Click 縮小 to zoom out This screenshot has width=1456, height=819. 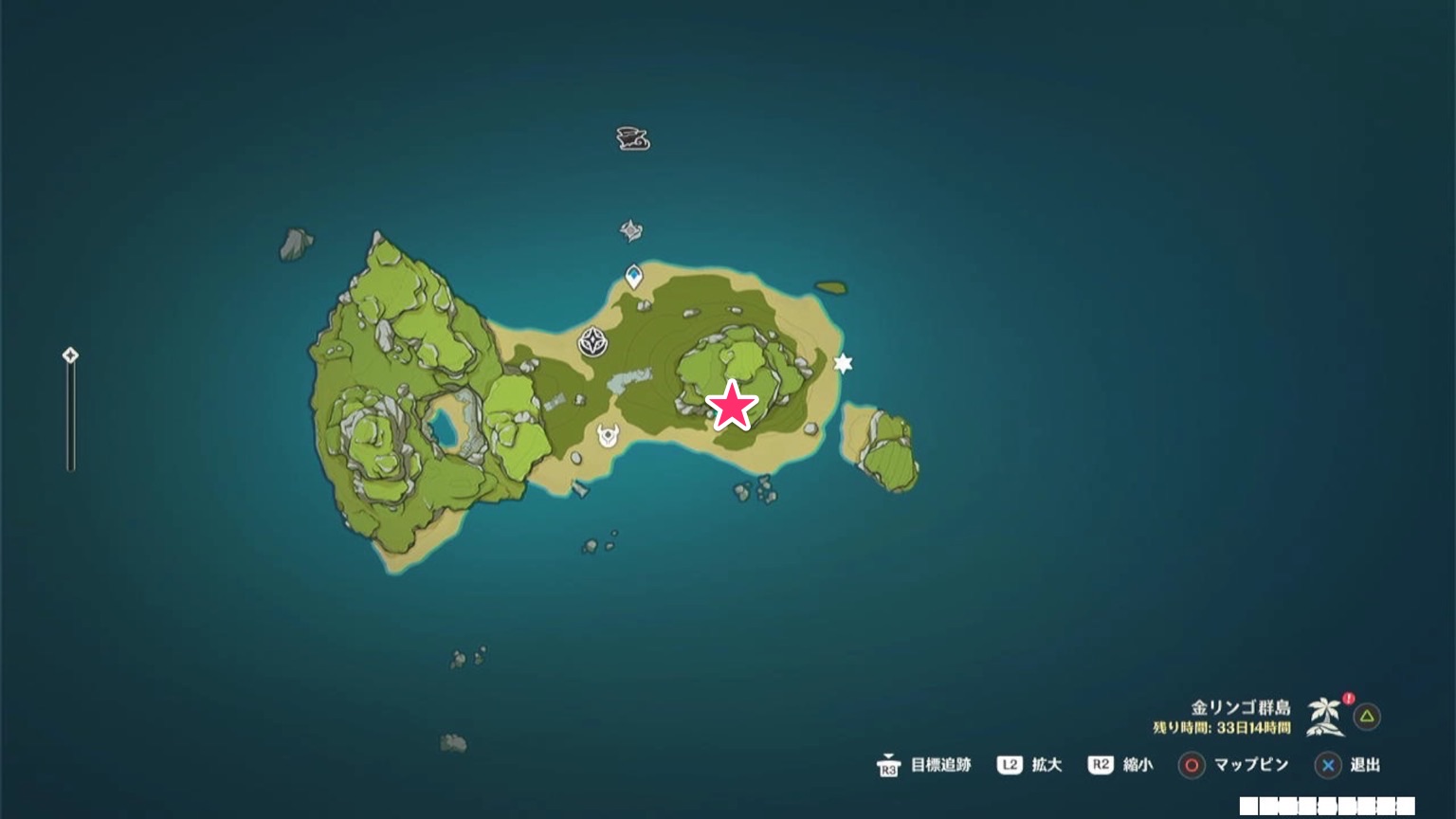(x=1140, y=765)
